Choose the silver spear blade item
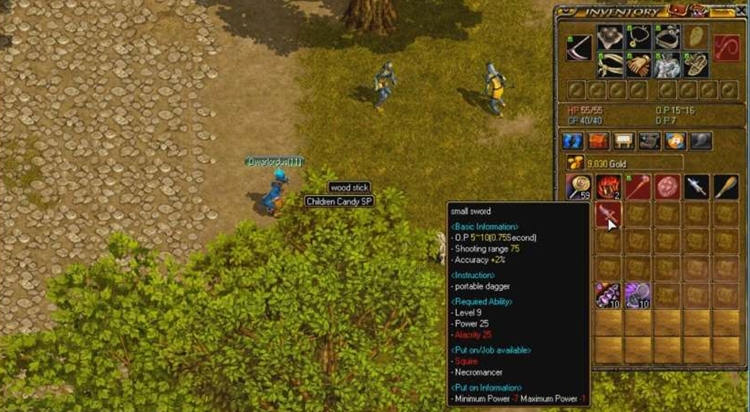750x412 pixels. (x=696, y=186)
